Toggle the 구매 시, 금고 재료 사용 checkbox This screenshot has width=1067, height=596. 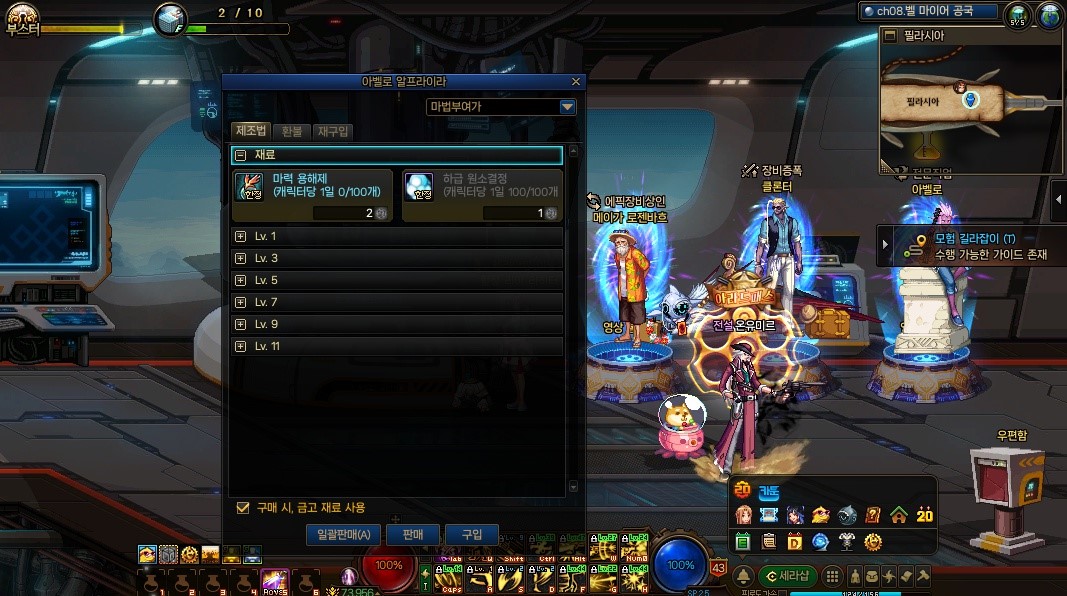(x=242, y=508)
